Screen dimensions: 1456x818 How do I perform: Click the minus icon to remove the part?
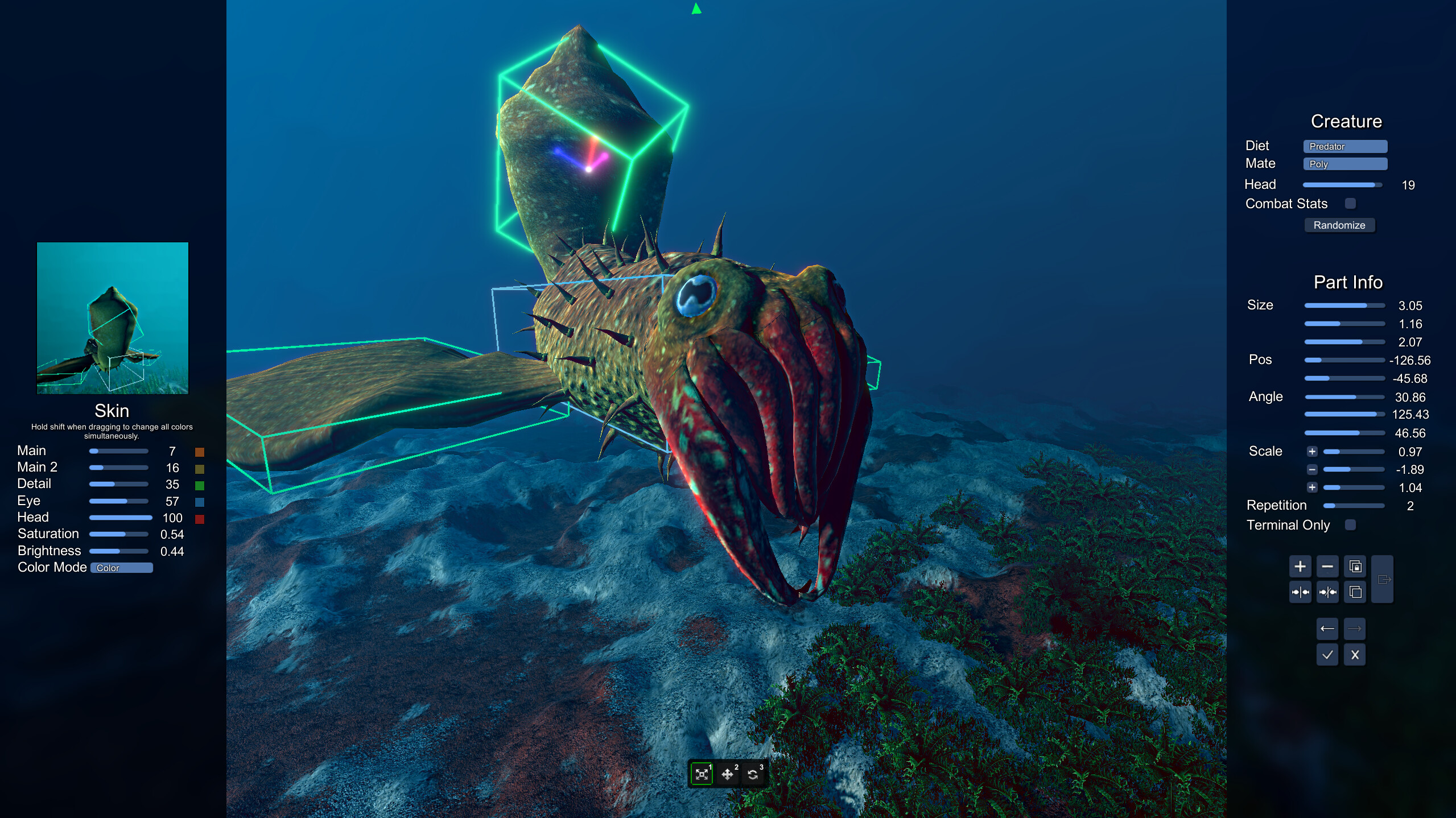[x=1327, y=567]
